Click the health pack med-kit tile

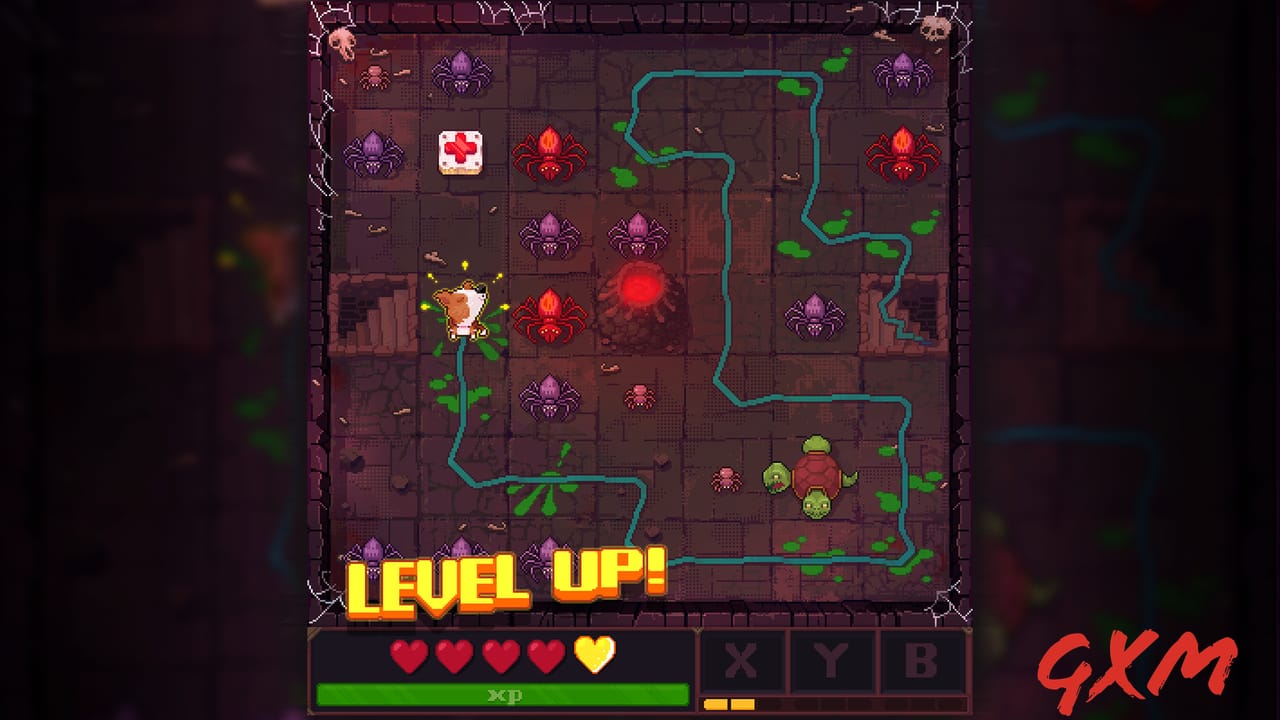(459, 153)
